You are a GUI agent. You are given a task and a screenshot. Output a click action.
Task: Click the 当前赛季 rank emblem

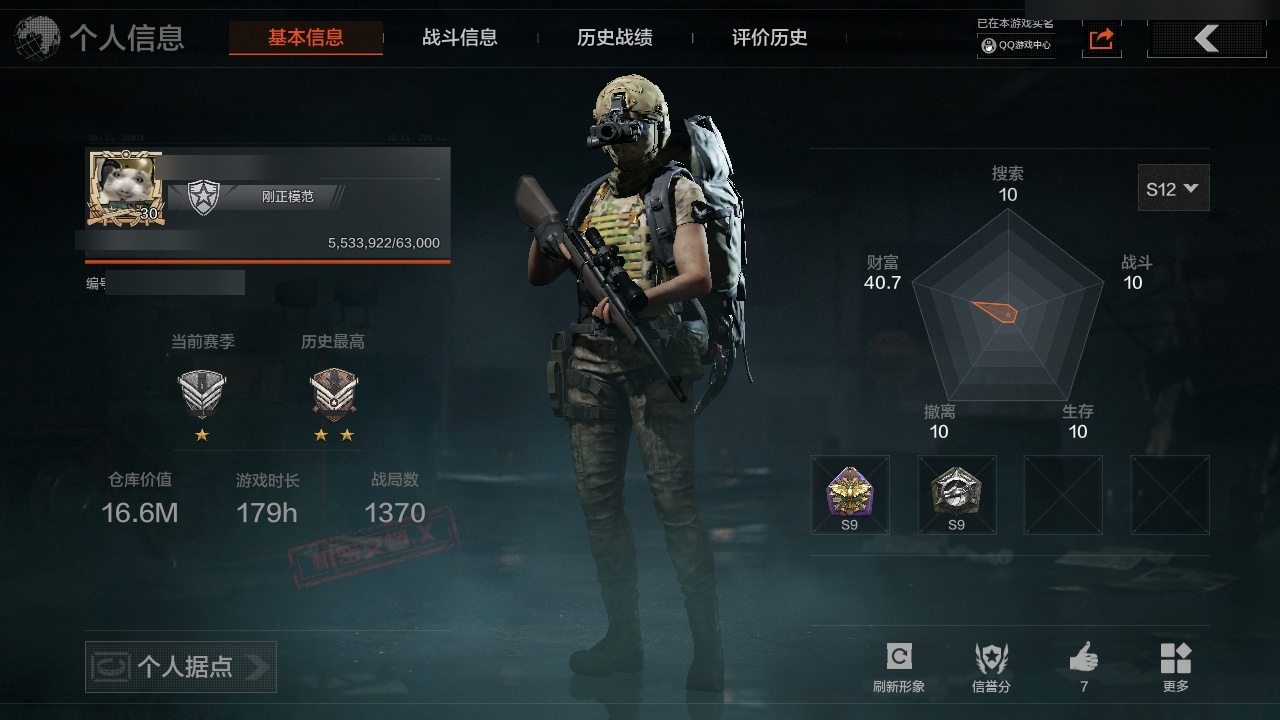point(202,394)
